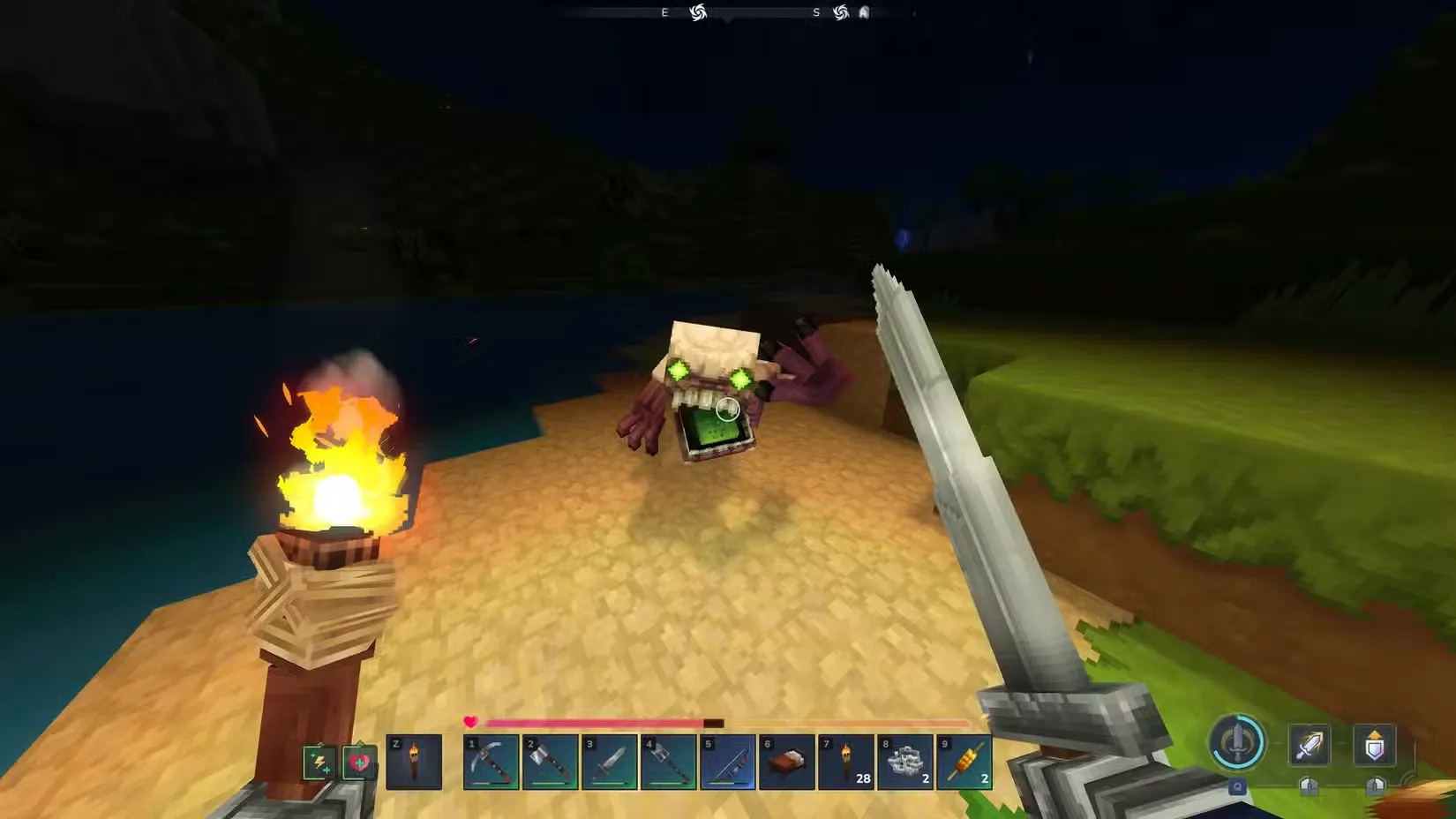This screenshot has height=819, width=1456.
Task: Click the glove icon under the shield ability
Action: click(1377, 786)
